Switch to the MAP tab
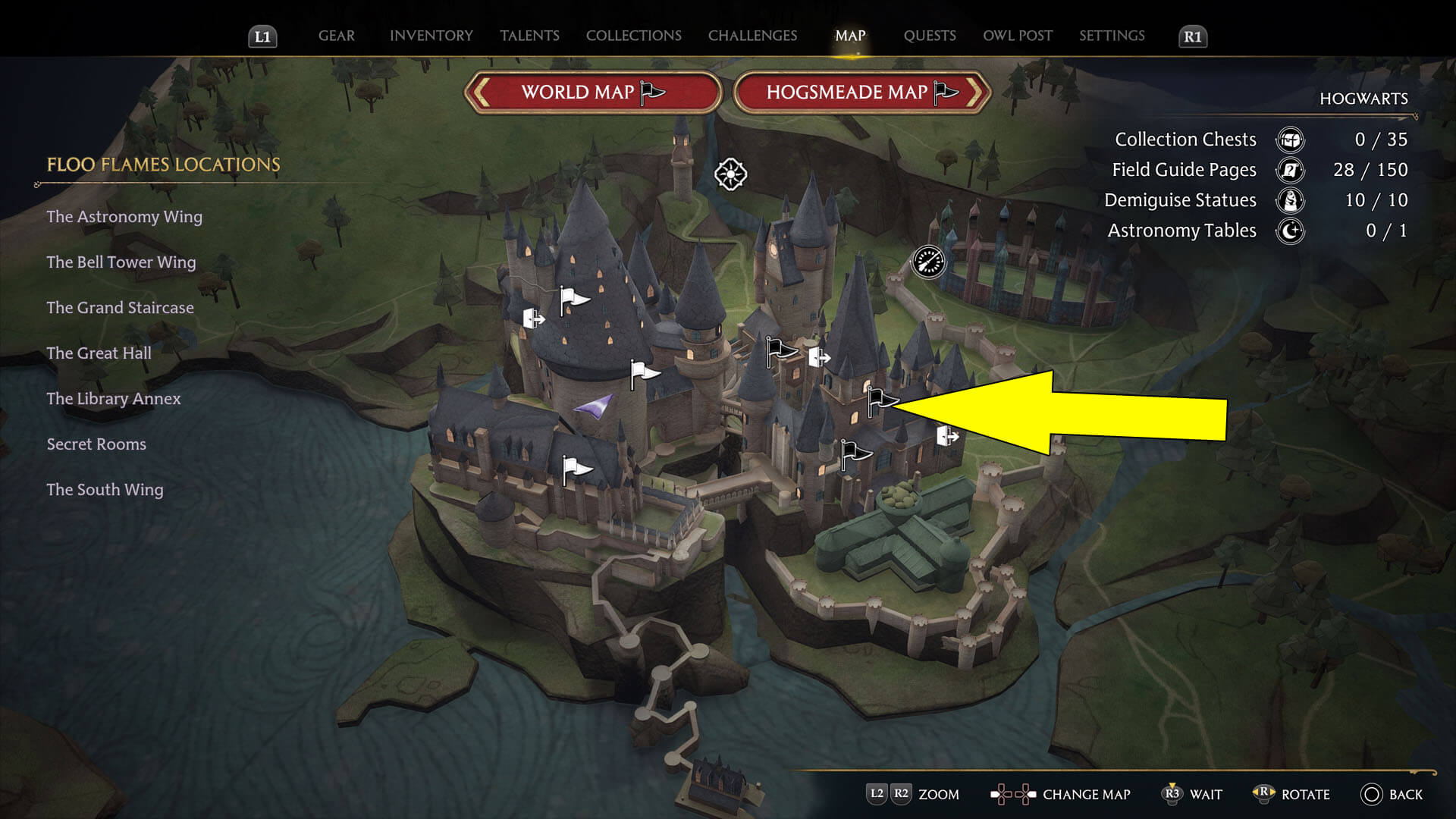The height and width of the screenshot is (819, 1456). click(x=850, y=35)
